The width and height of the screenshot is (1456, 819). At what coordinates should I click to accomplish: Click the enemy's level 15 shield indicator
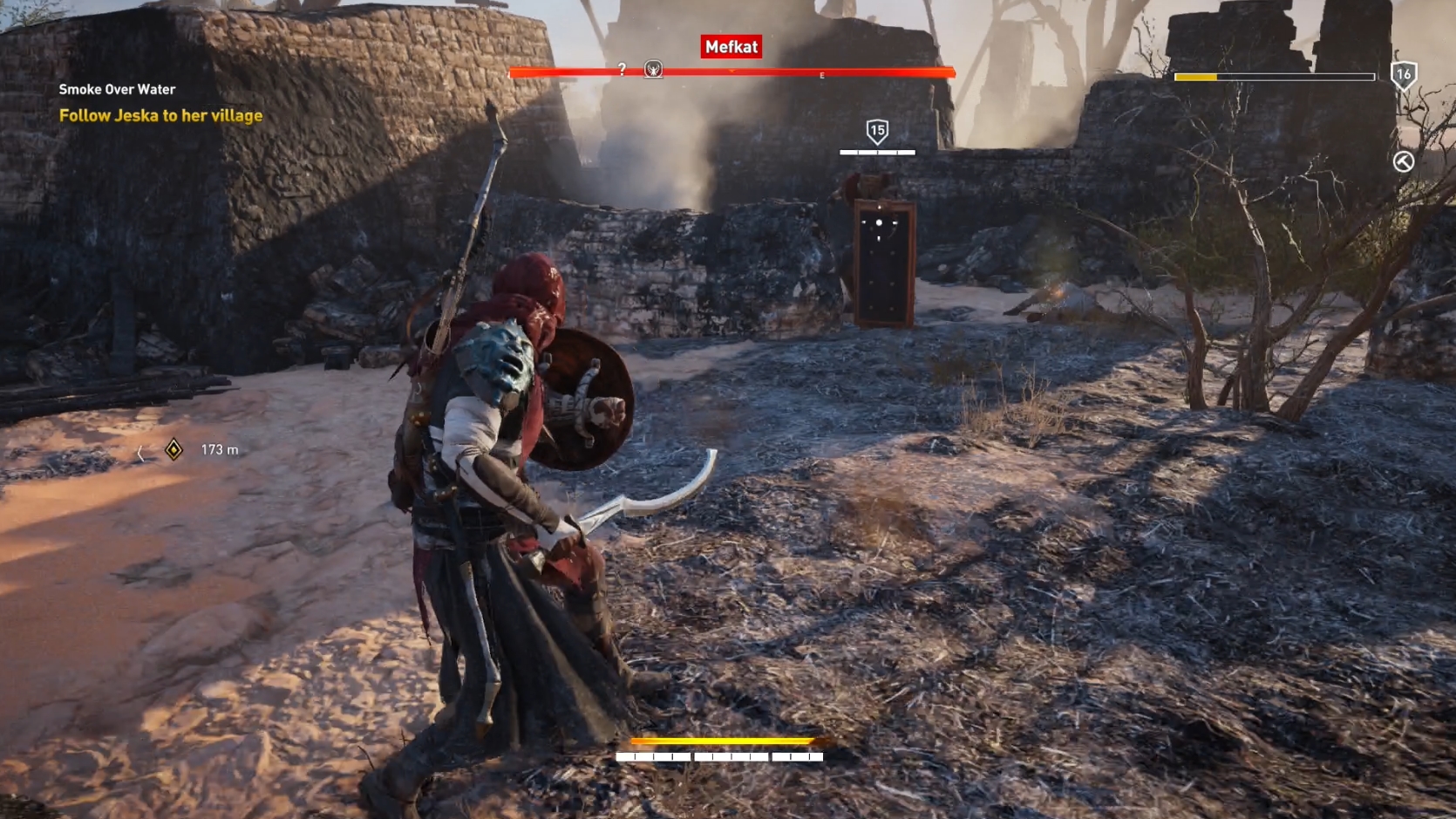pos(877,133)
